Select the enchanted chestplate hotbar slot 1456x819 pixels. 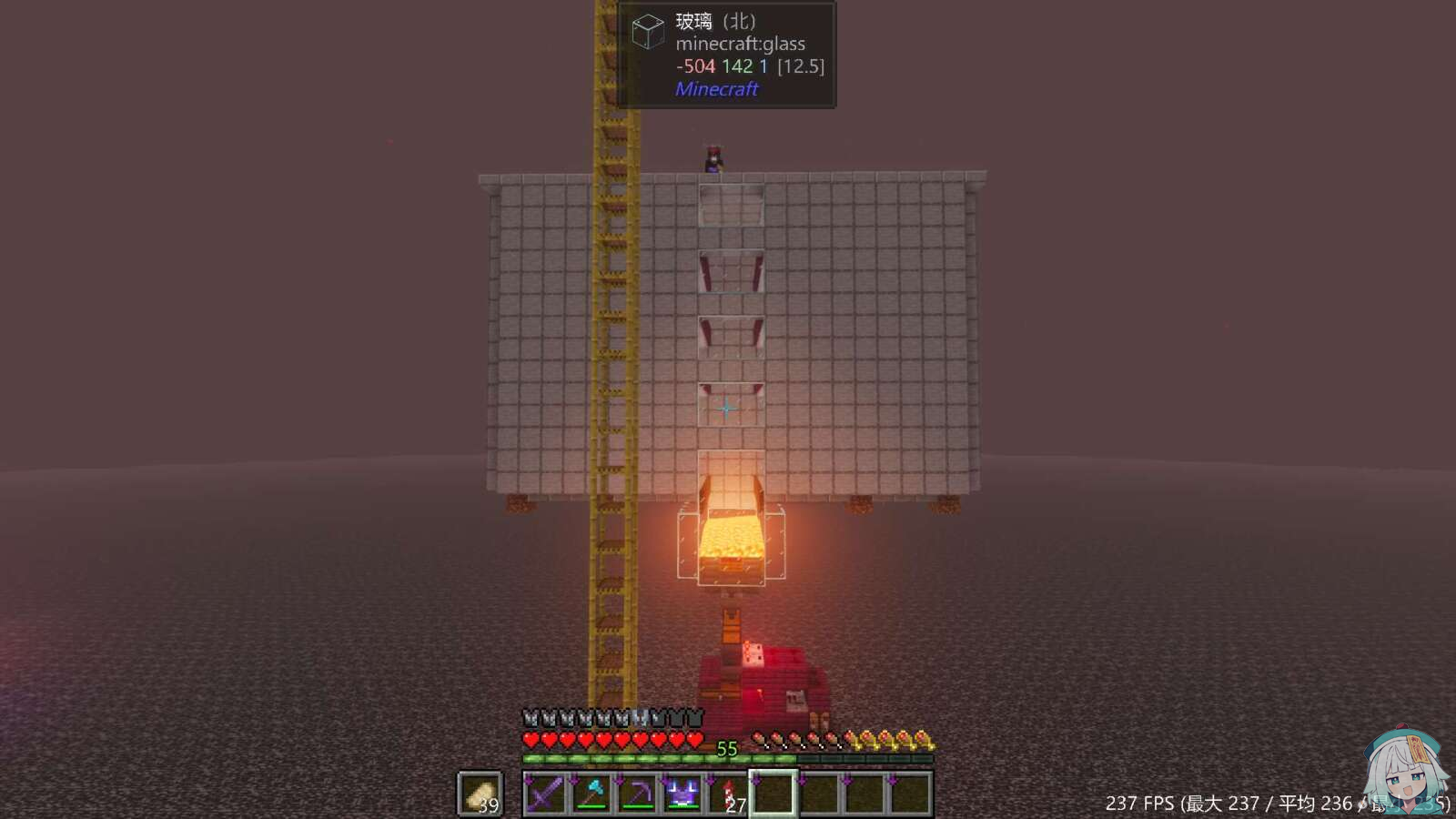click(682, 794)
